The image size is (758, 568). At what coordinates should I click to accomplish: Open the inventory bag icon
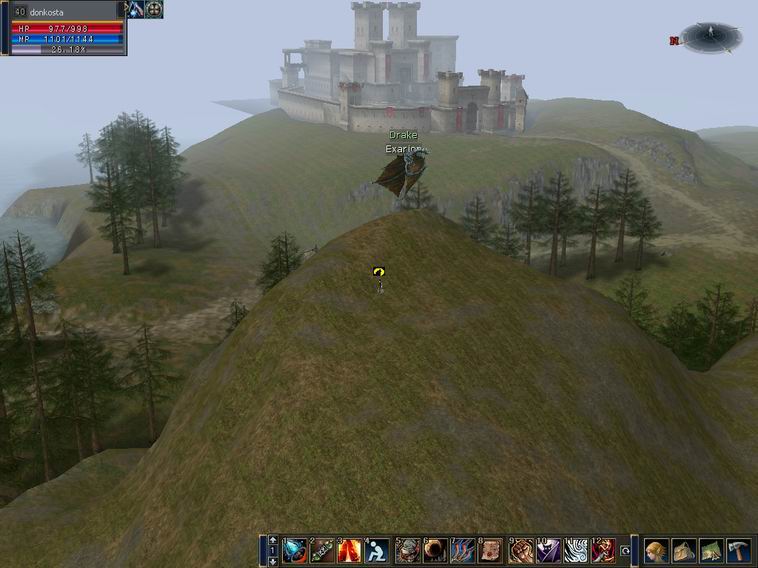coord(684,551)
